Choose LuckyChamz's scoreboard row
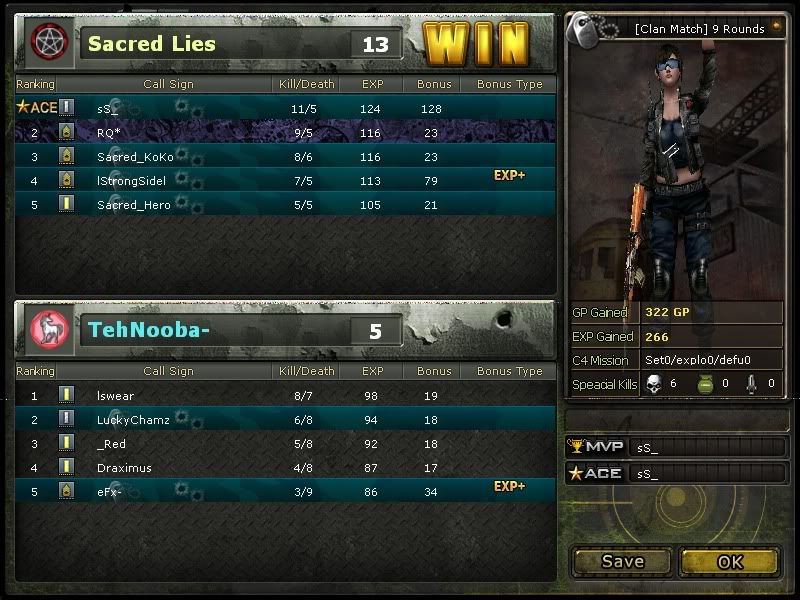 (x=133, y=420)
